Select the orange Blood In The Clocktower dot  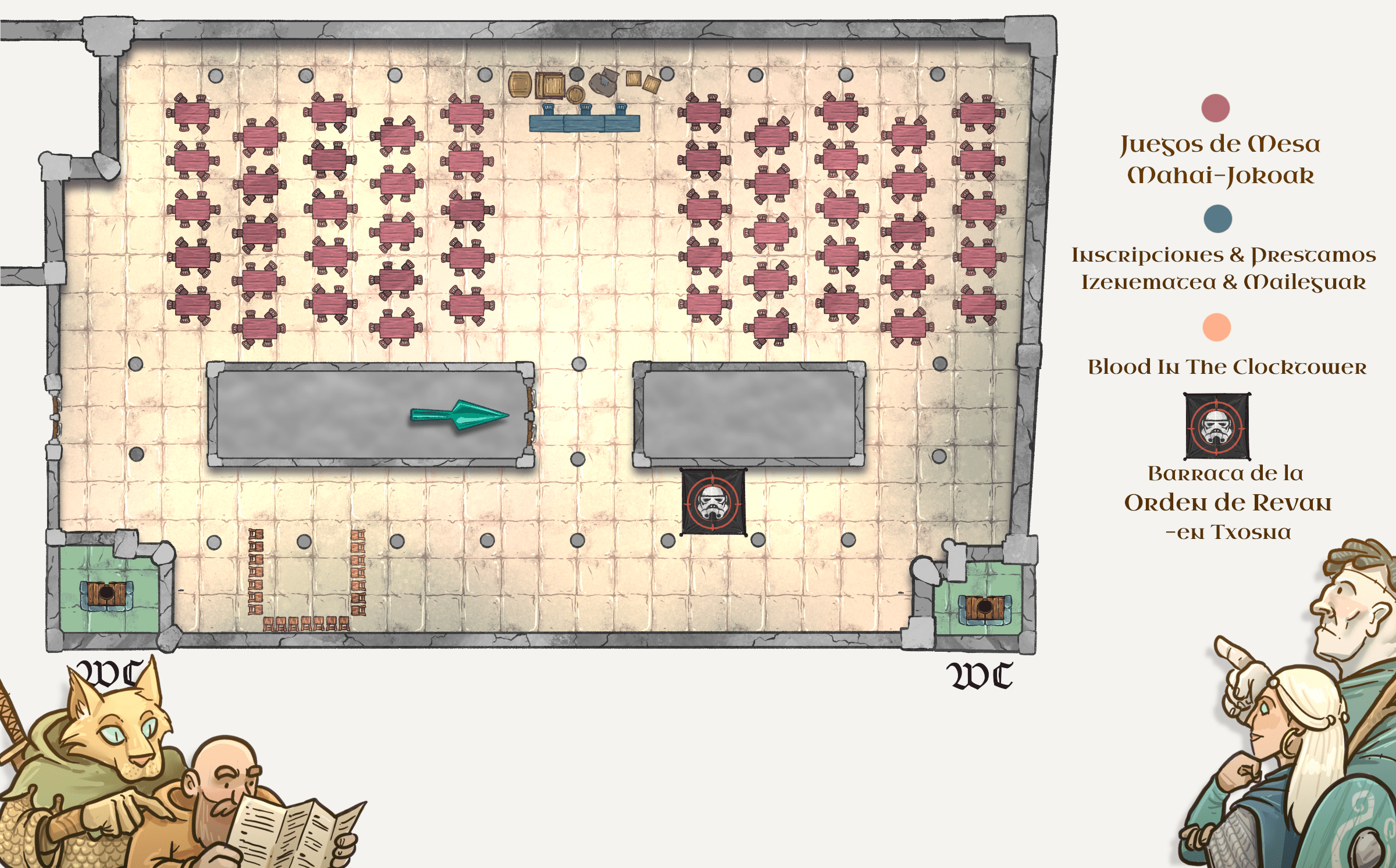[1216, 327]
